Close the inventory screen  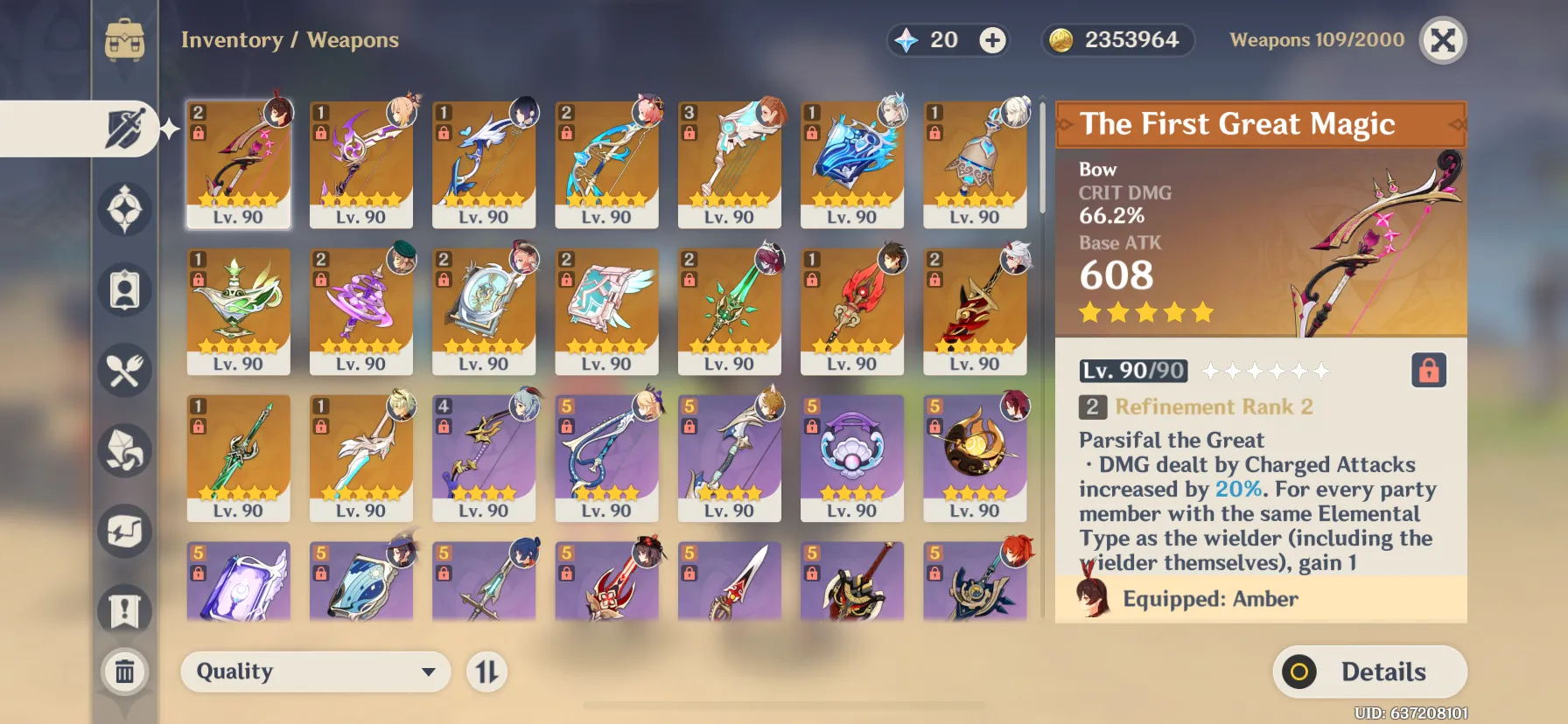[1442, 40]
